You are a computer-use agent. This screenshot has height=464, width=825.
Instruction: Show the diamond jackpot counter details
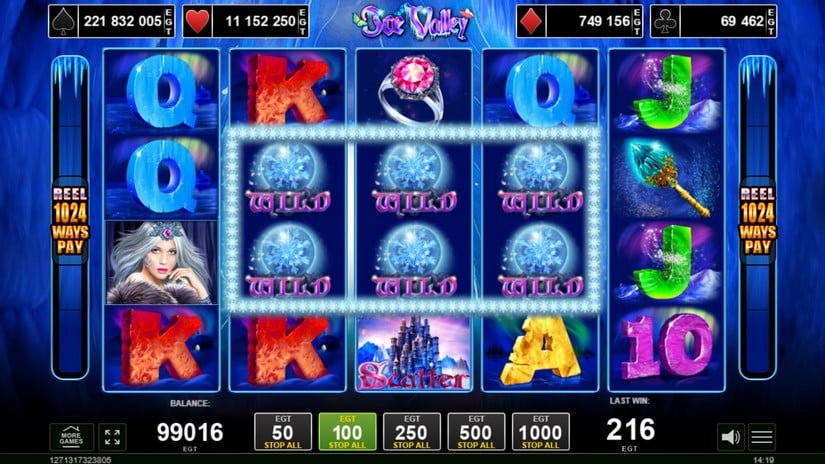coord(577,20)
